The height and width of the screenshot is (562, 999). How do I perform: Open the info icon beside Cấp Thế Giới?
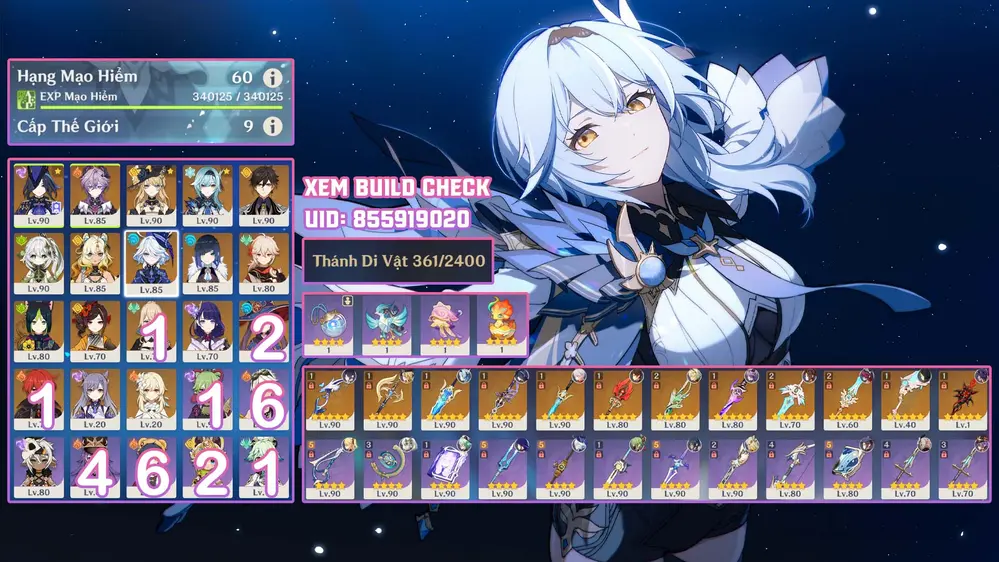[271, 127]
